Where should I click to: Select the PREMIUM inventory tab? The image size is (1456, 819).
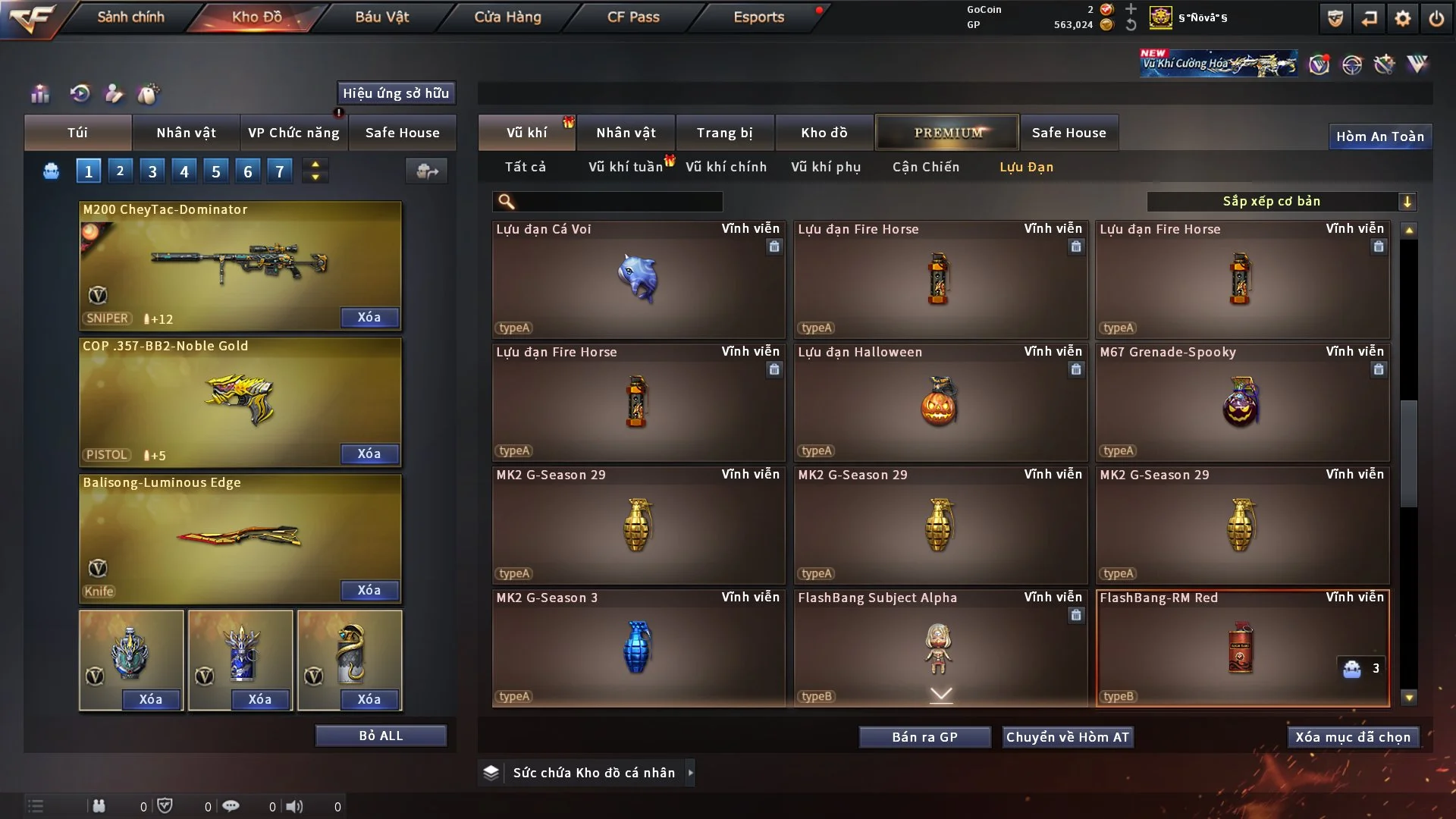[947, 133]
